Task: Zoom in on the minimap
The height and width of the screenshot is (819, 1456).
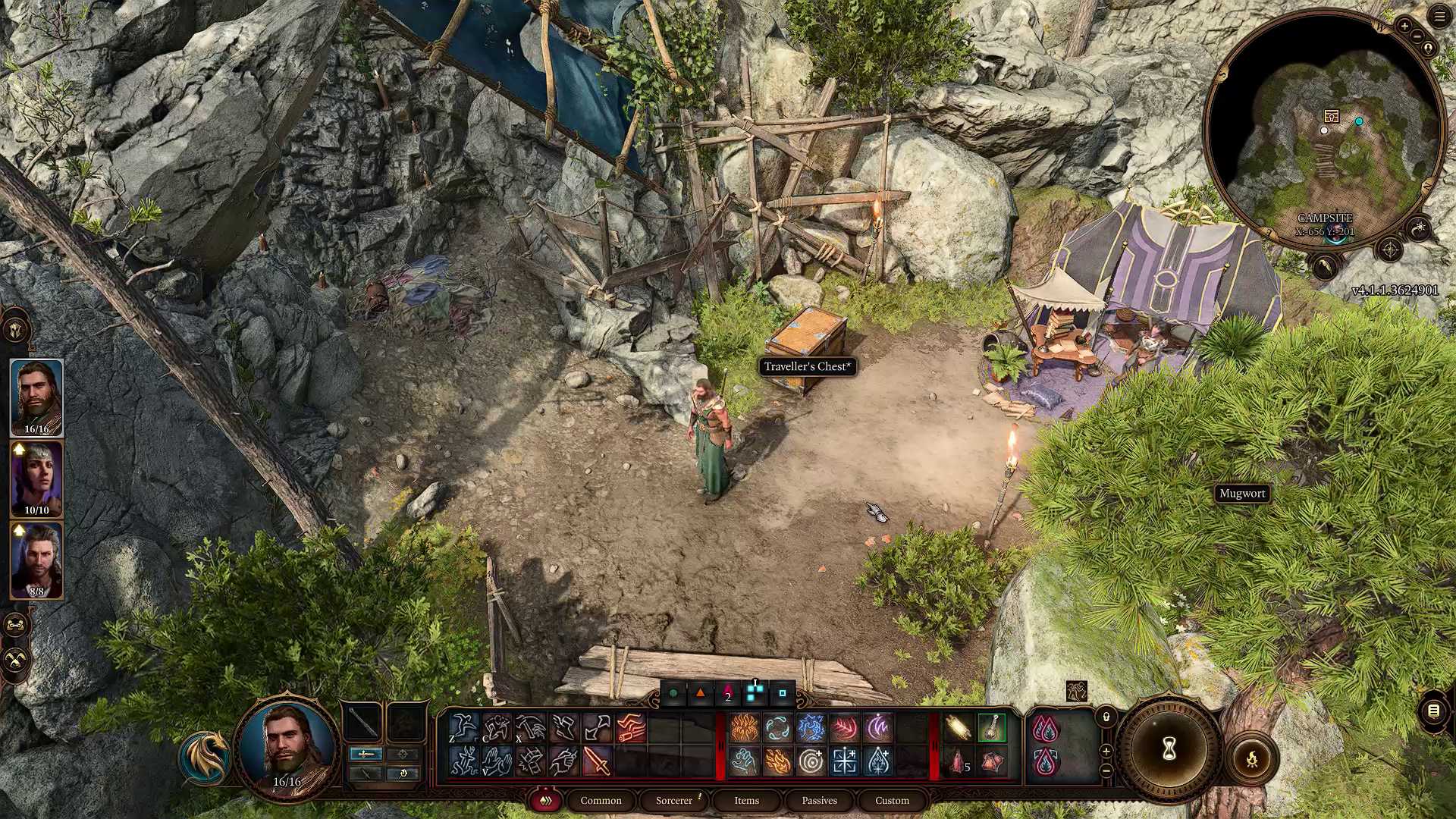Action: point(1404,27)
